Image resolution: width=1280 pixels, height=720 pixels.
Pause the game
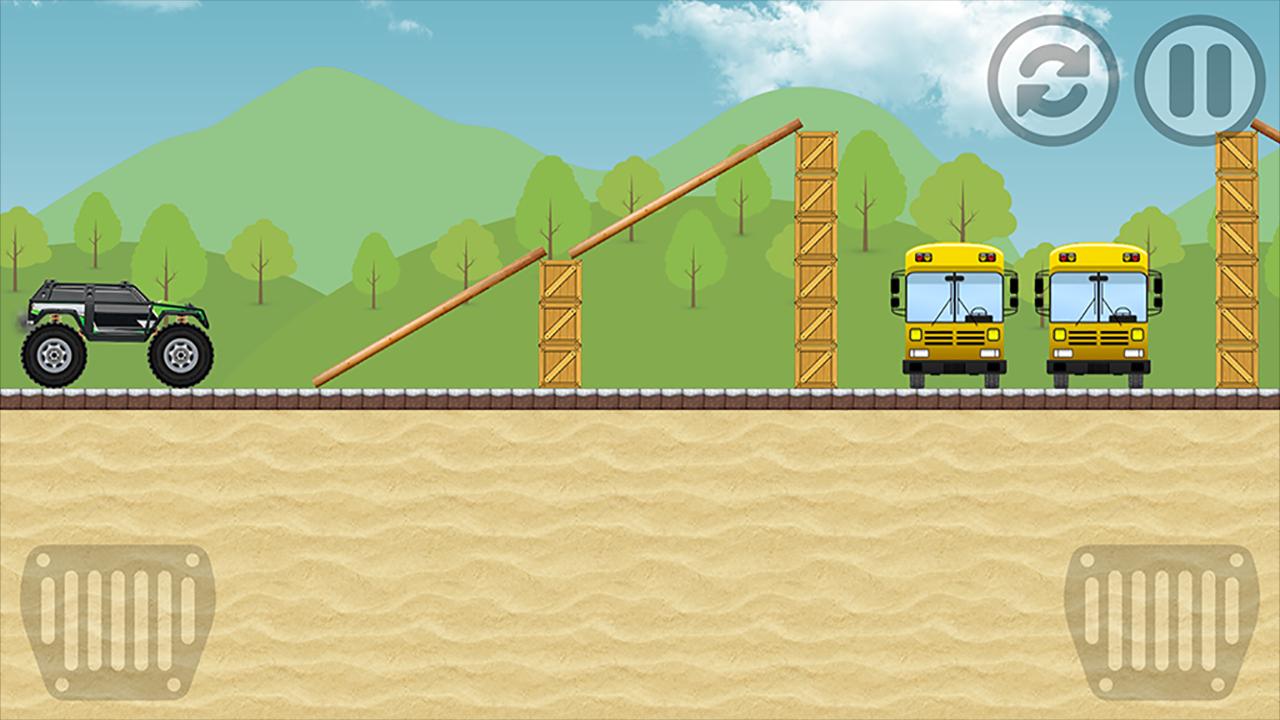point(1199,81)
